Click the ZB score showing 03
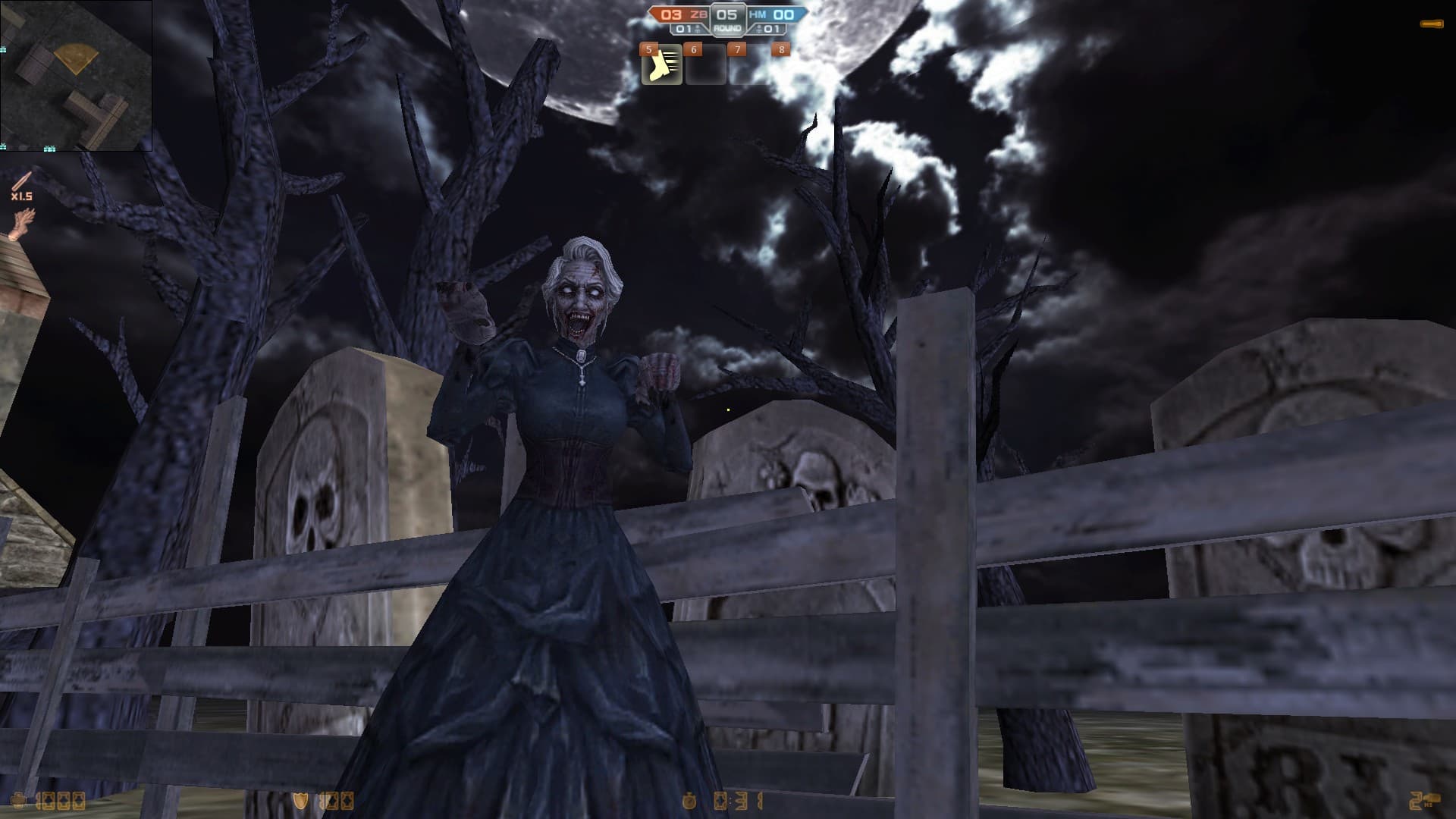This screenshot has height=819, width=1456. coord(670,14)
